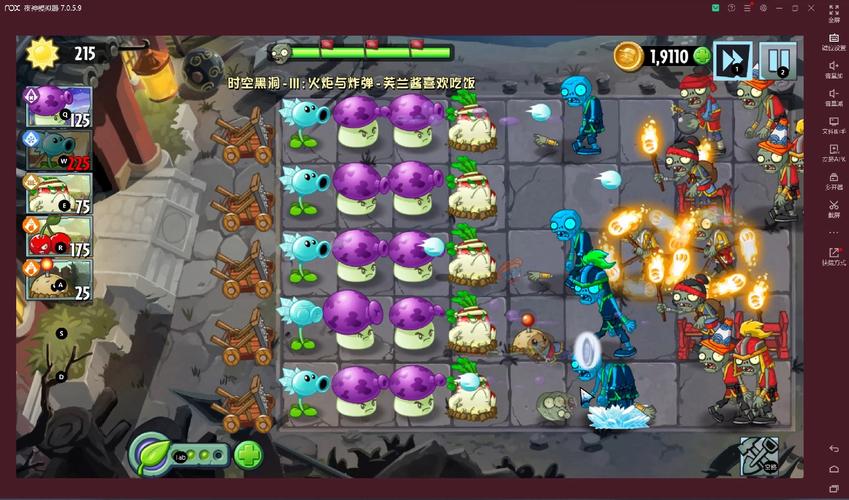The width and height of the screenshot is (849, 500).
Task: Pause the game
Action: pos(777,59)
